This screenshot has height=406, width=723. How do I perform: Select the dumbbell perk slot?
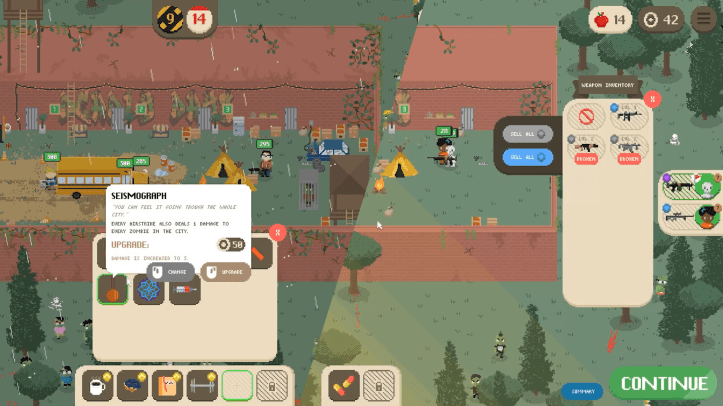pyautogui.click(x=202, y=383)
